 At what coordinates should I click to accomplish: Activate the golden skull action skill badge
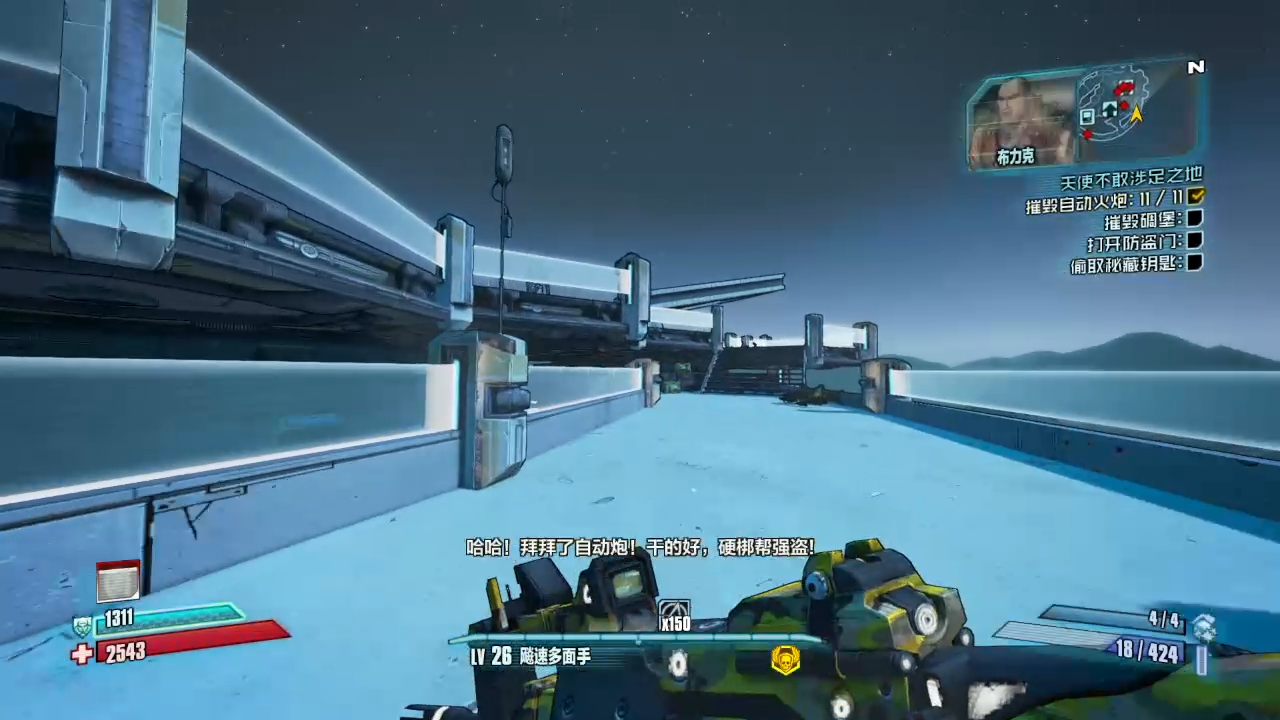tap(785, 659)
